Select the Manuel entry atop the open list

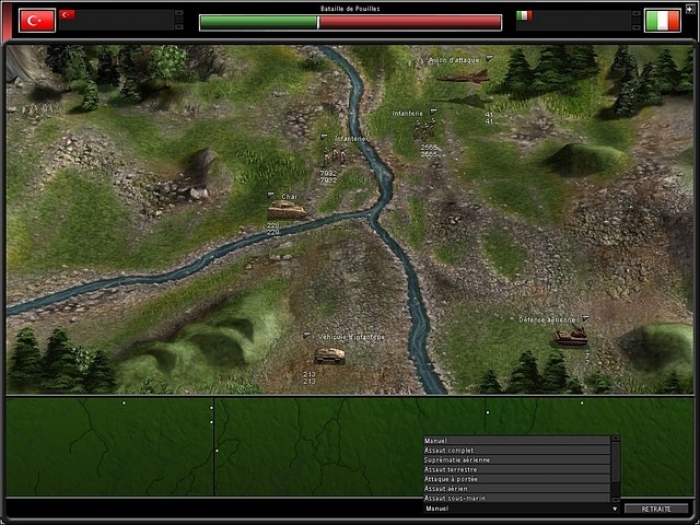(x=516, y=441)
